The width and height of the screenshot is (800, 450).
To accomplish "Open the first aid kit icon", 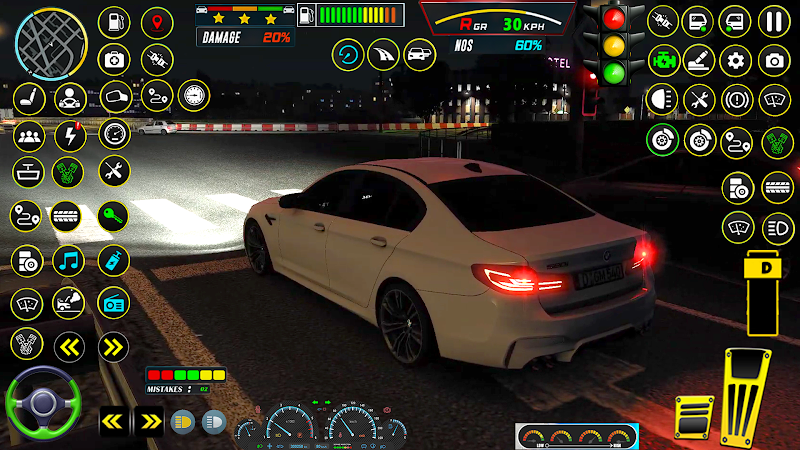I will (x=116, y=59).
